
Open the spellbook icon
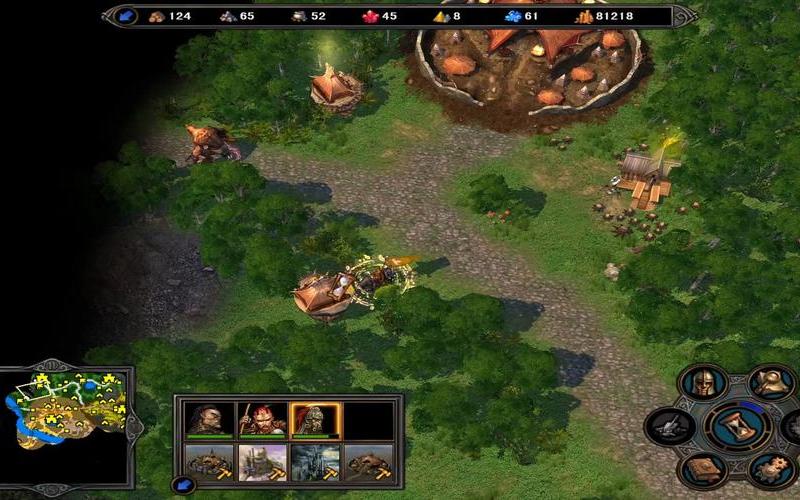[703, 471]
